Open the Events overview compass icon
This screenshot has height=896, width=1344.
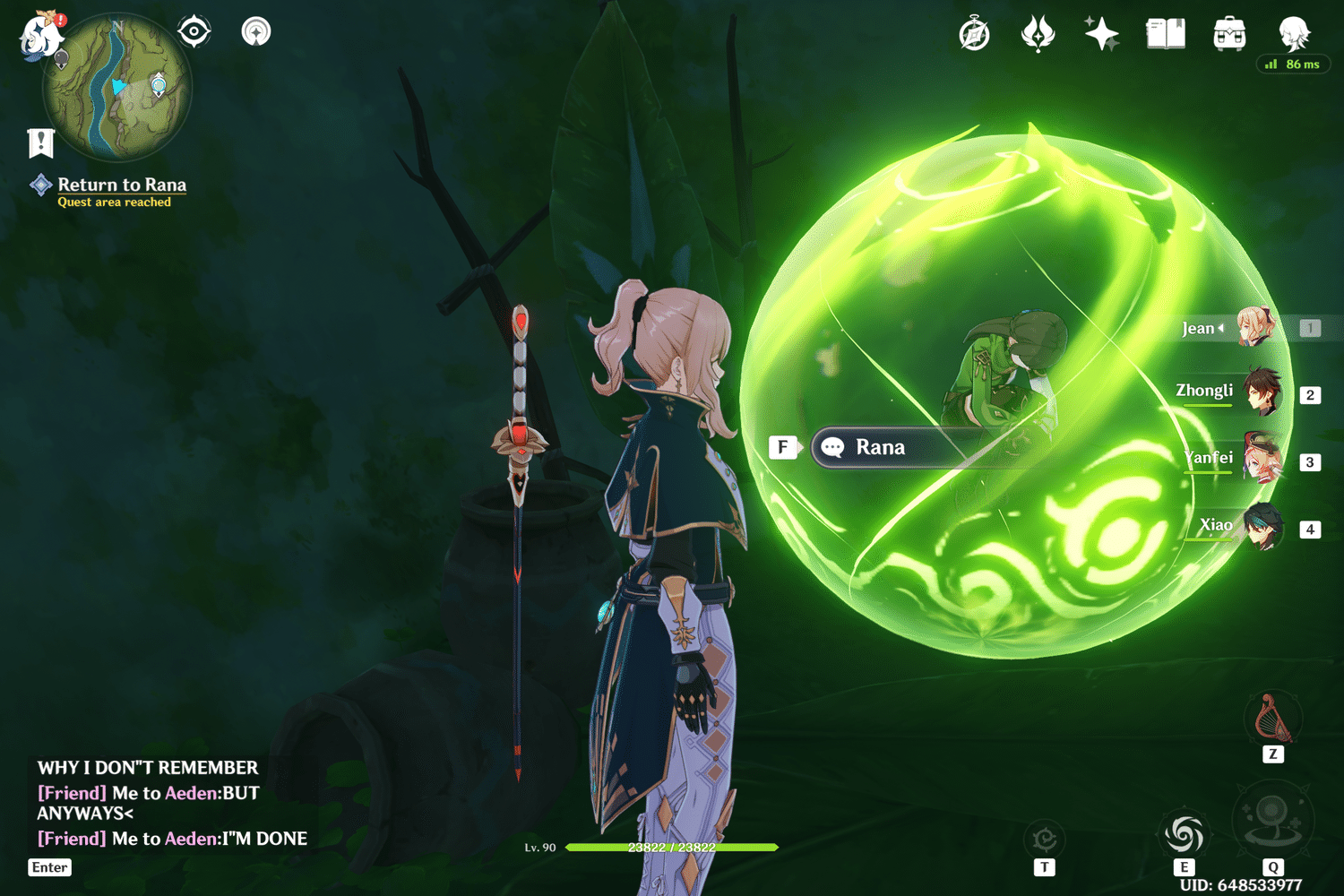974,33
